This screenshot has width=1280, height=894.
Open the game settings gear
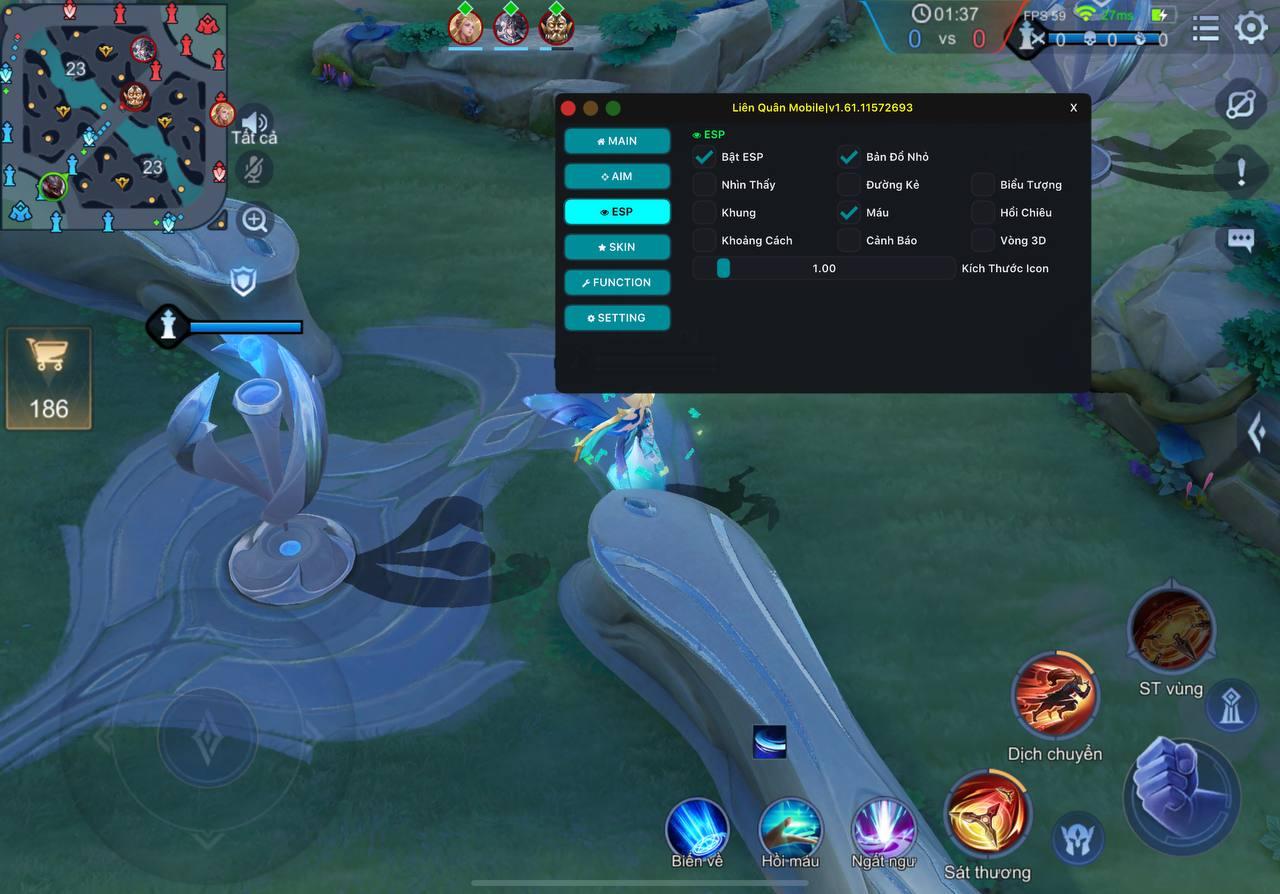(1251, 28)
